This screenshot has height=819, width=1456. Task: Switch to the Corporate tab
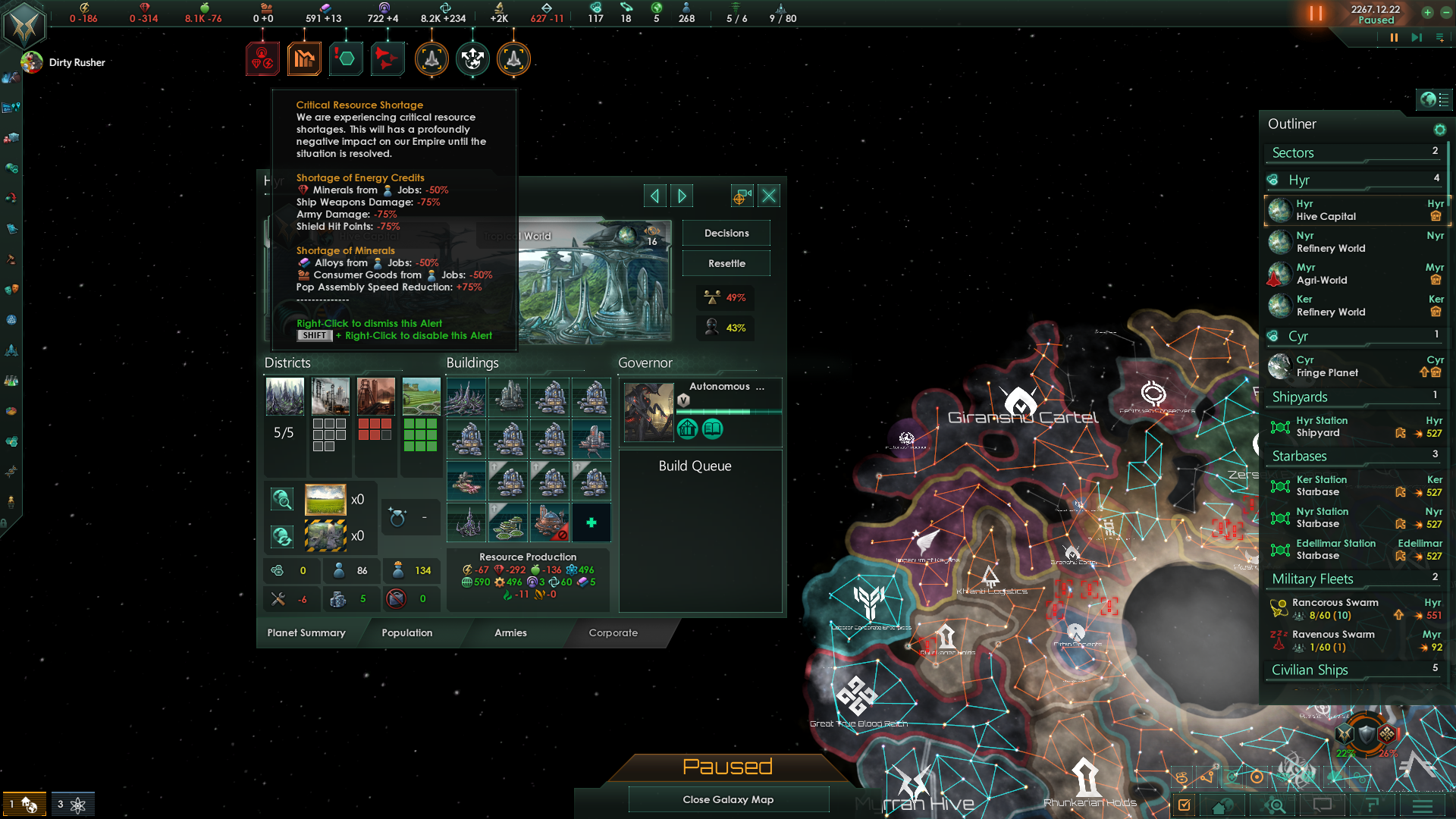613,632
